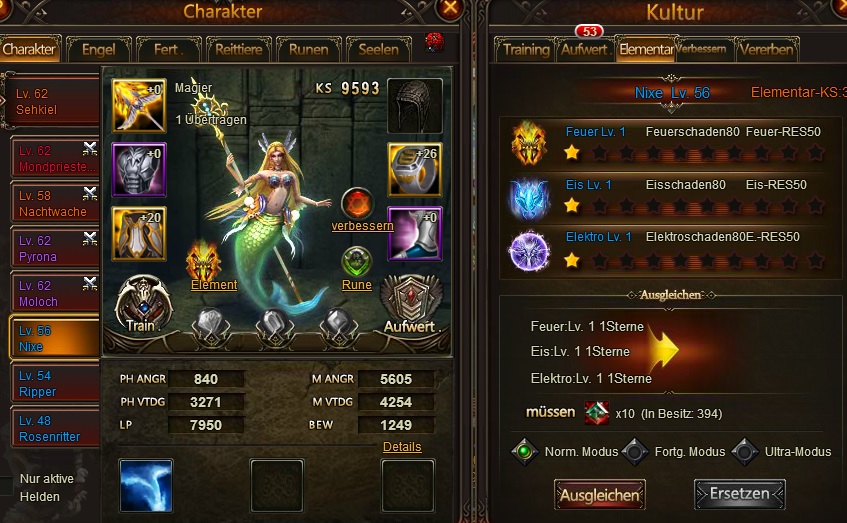Show the Runen tab
This screenshot has width=847, height=523.
[x=308, y=49]
